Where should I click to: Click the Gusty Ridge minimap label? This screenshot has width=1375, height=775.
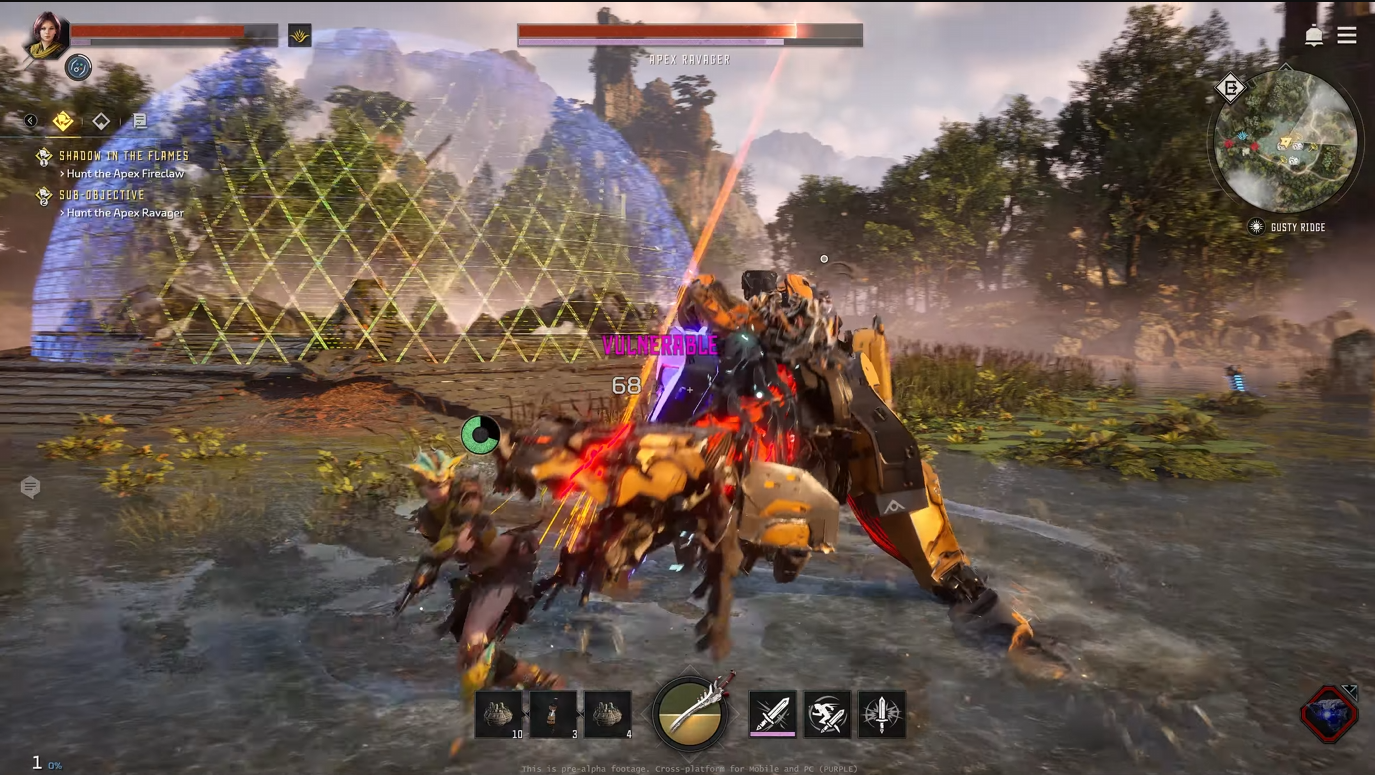[1297, 227]
